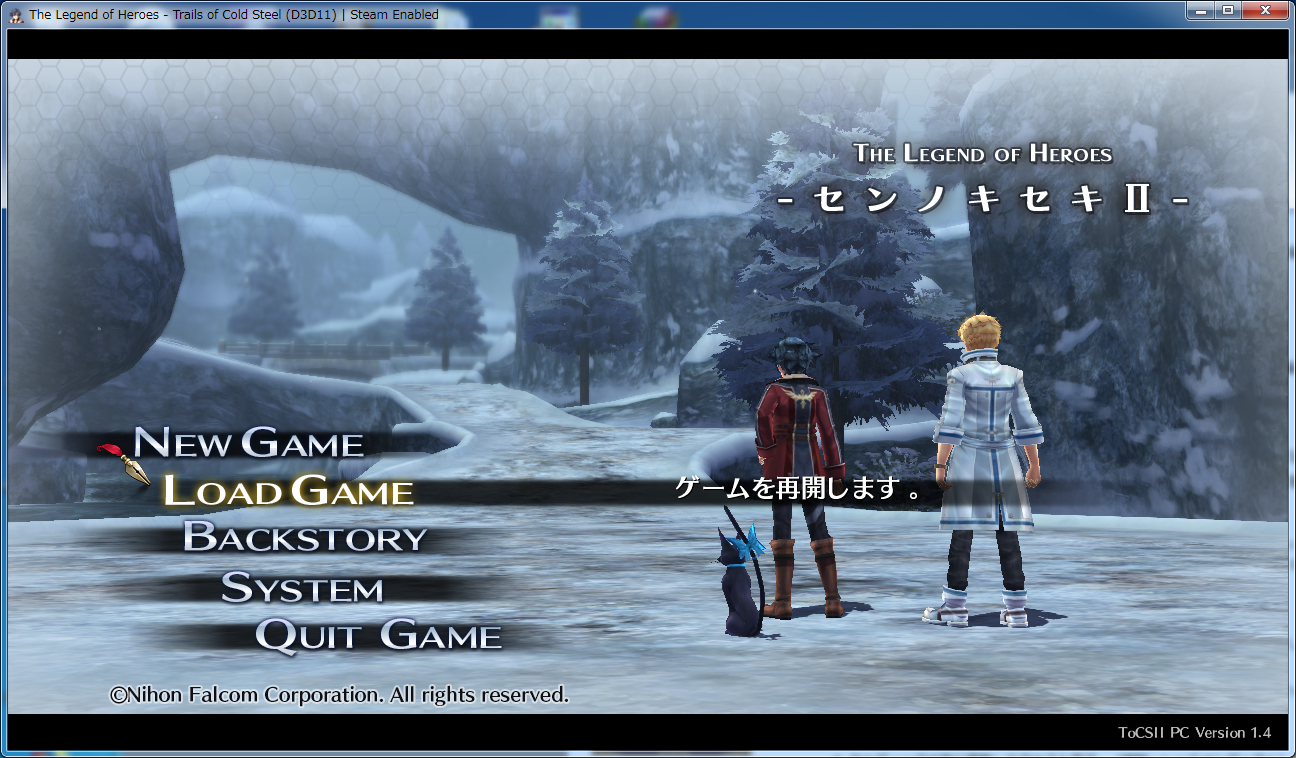This screenshot has height=758, width=1296.
Task: Open the Backstory menu option
Action: click(304, 538)
